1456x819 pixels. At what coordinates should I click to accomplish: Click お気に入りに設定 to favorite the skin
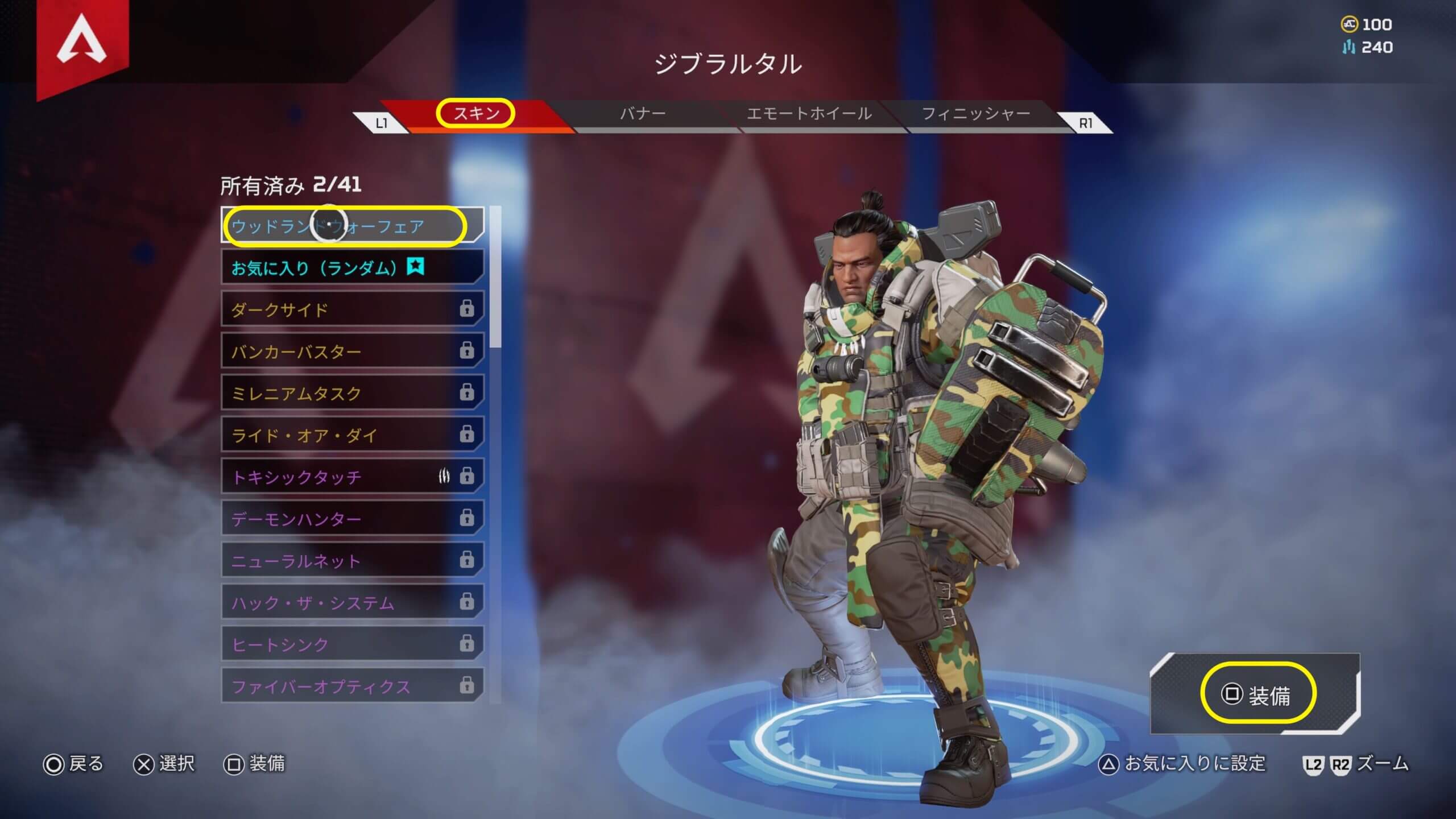(1183, 764)
